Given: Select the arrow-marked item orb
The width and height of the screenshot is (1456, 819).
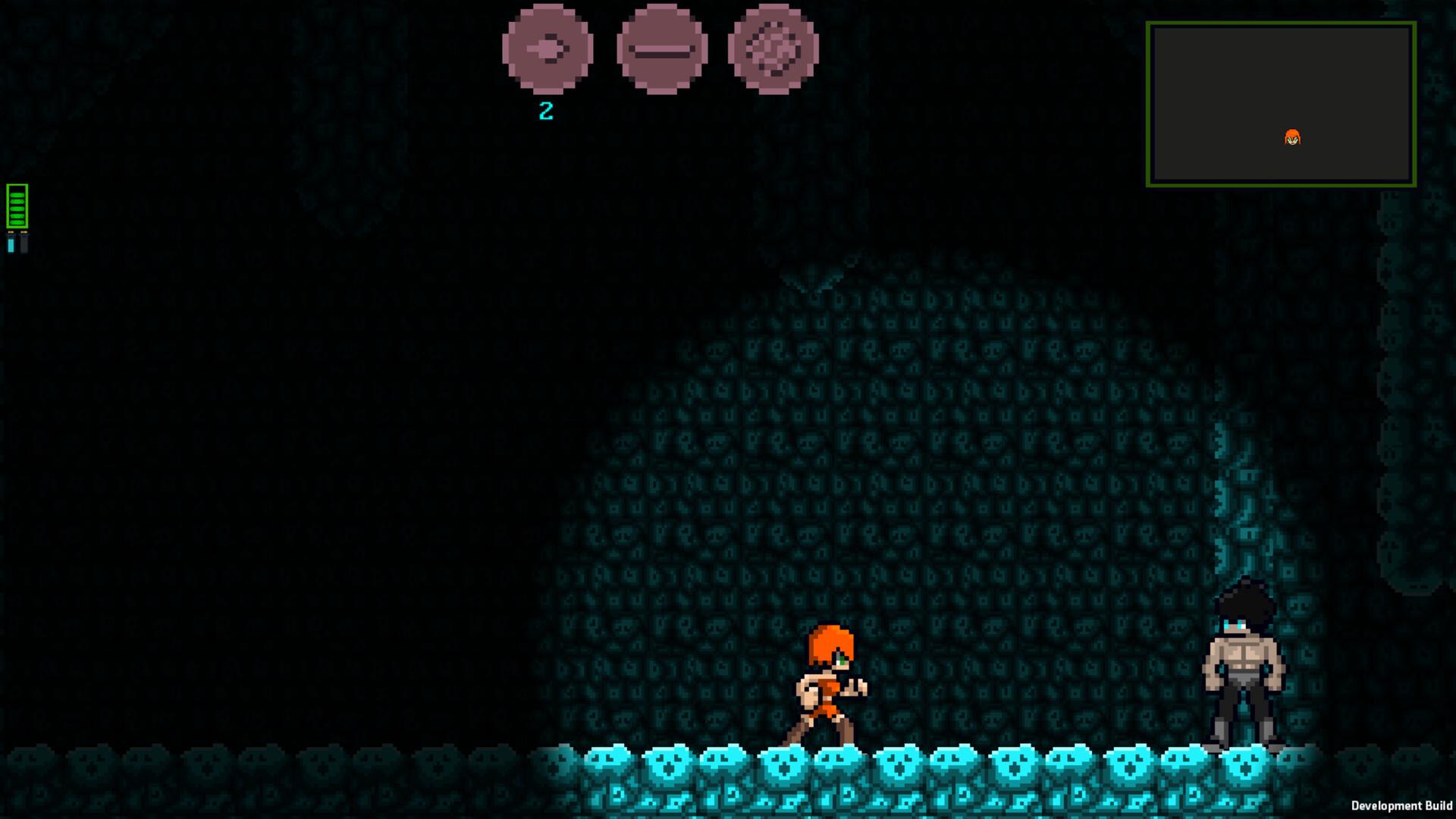Looking at the screenshot, I should (x=548, y=51).
